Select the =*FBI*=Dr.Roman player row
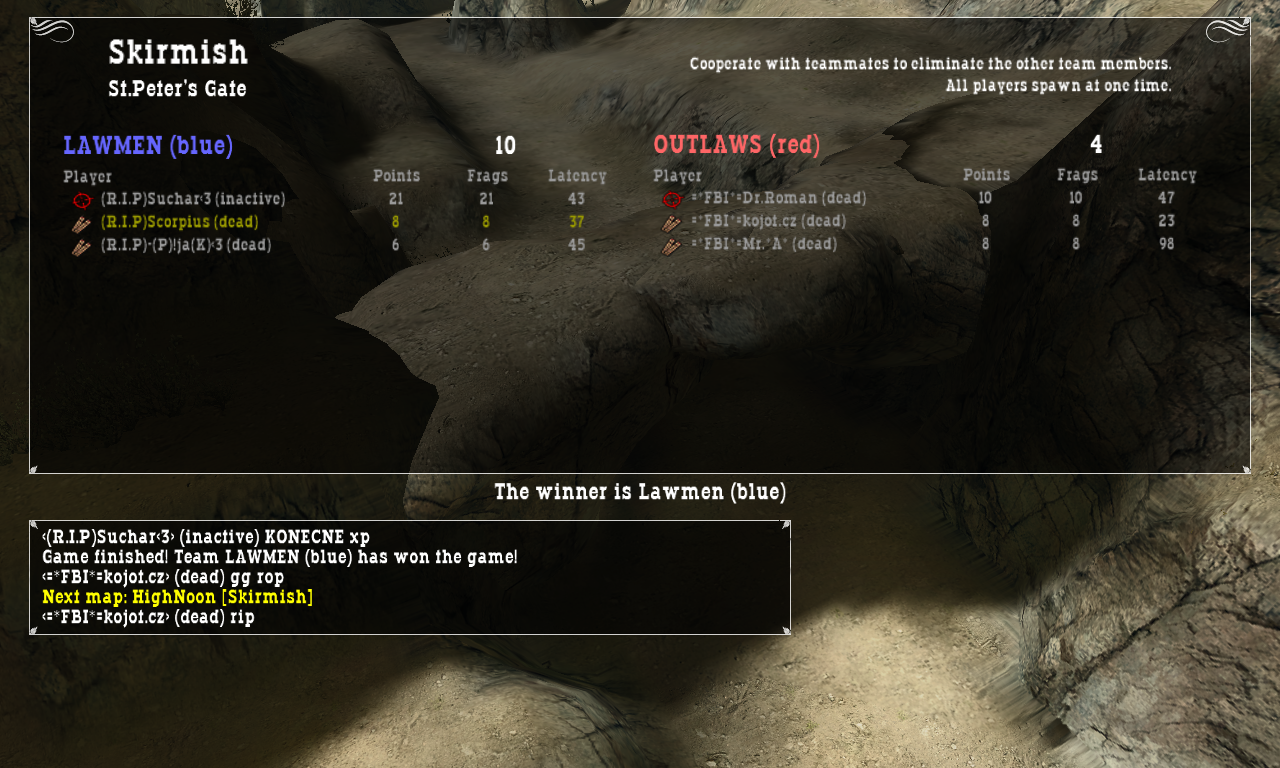1280x768 pixels. pos(778,198)
